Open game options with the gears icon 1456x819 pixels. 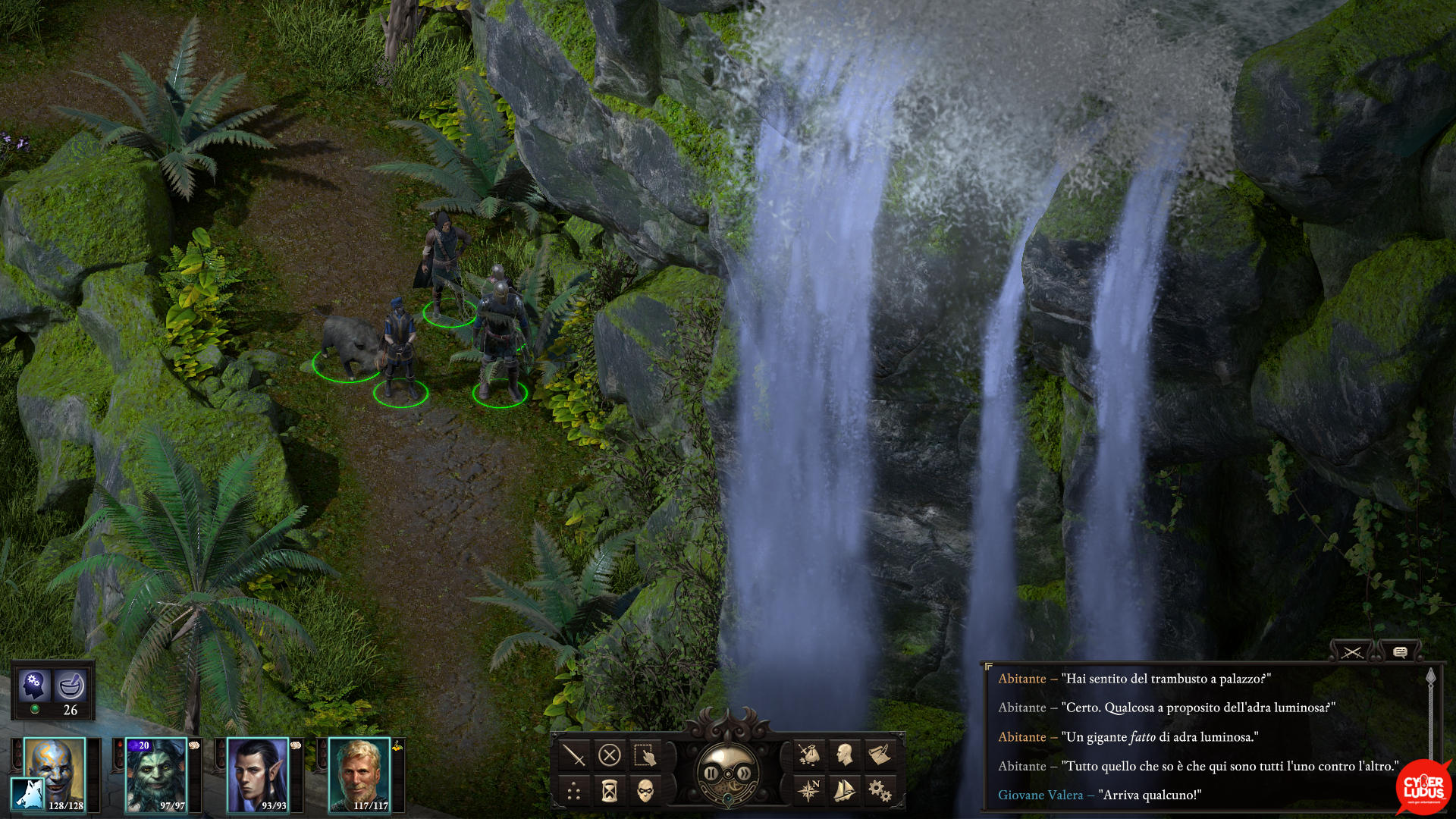[x=880, y=792]
